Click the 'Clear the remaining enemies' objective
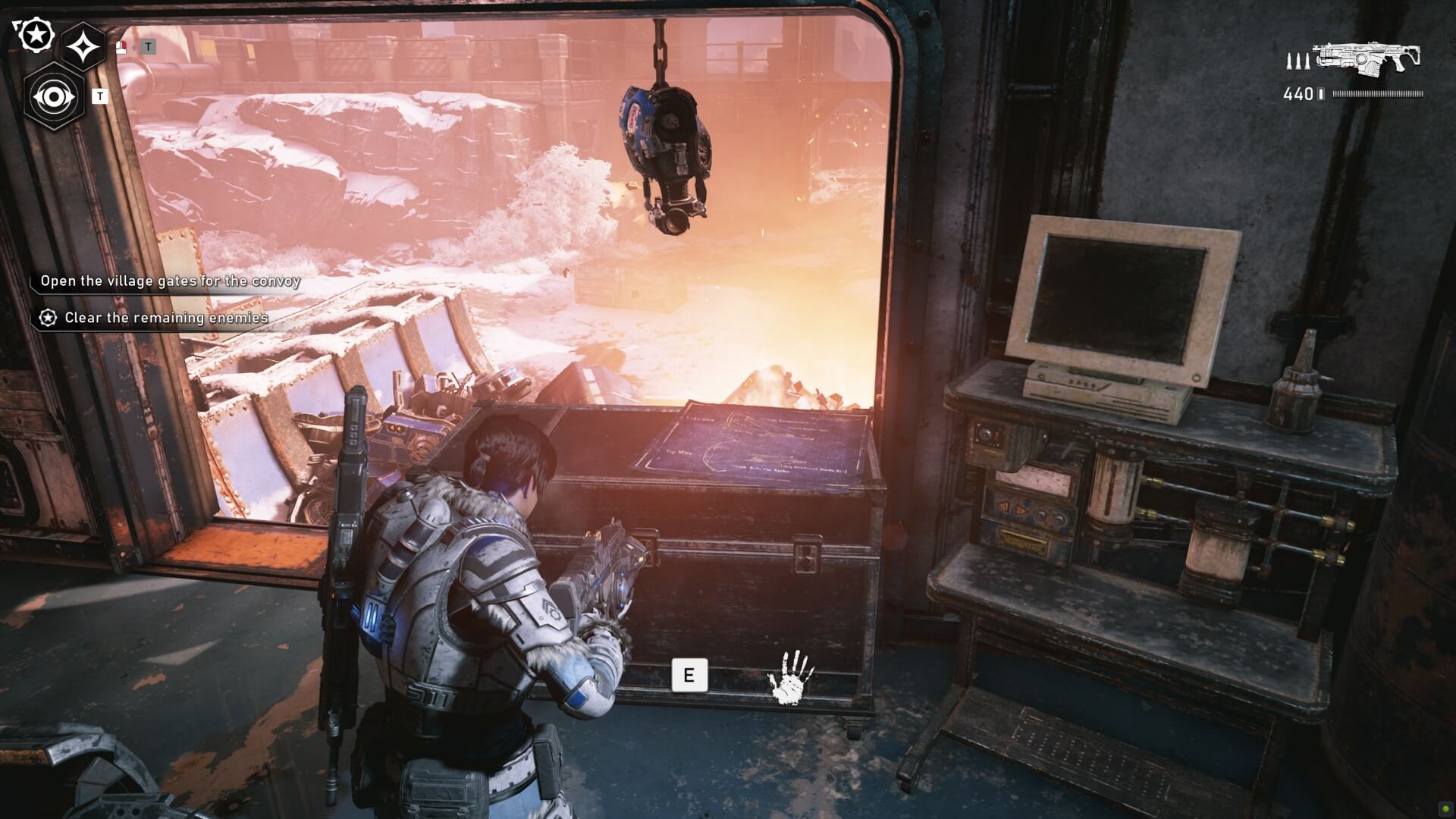This screenshot has height=819, width=1456. (166, 318)
